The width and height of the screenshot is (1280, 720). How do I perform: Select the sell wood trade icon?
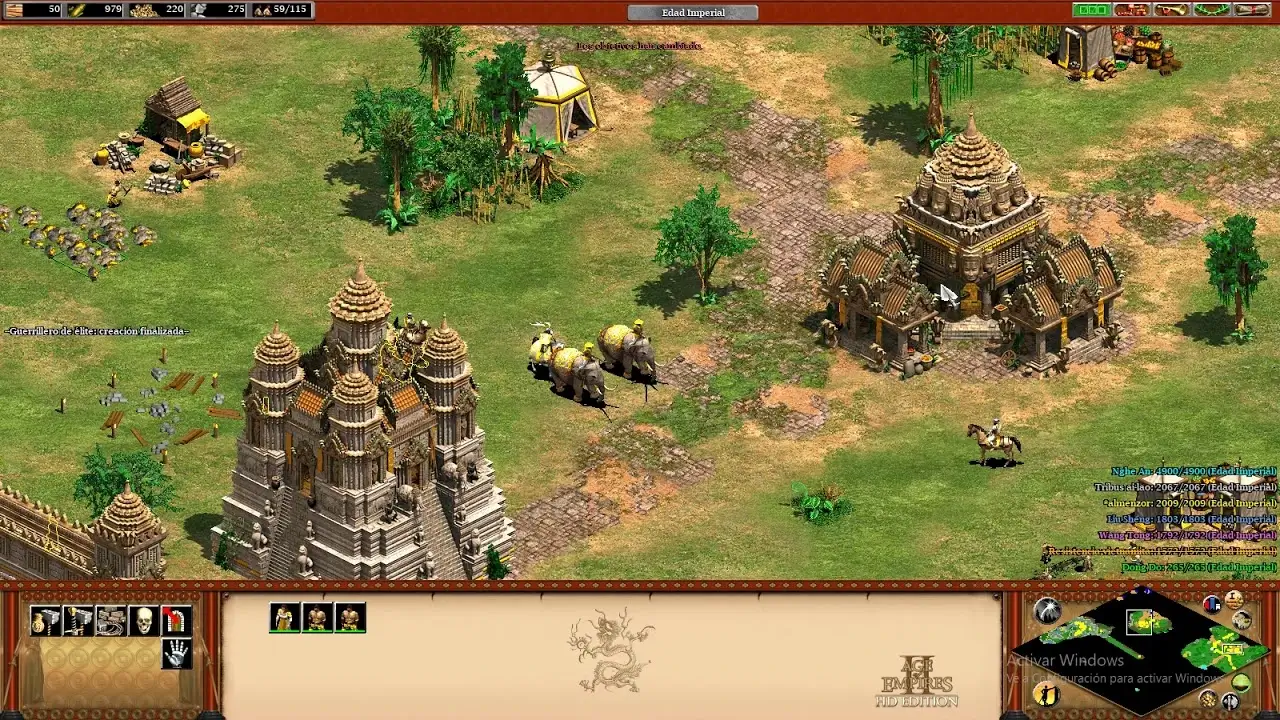45,620
